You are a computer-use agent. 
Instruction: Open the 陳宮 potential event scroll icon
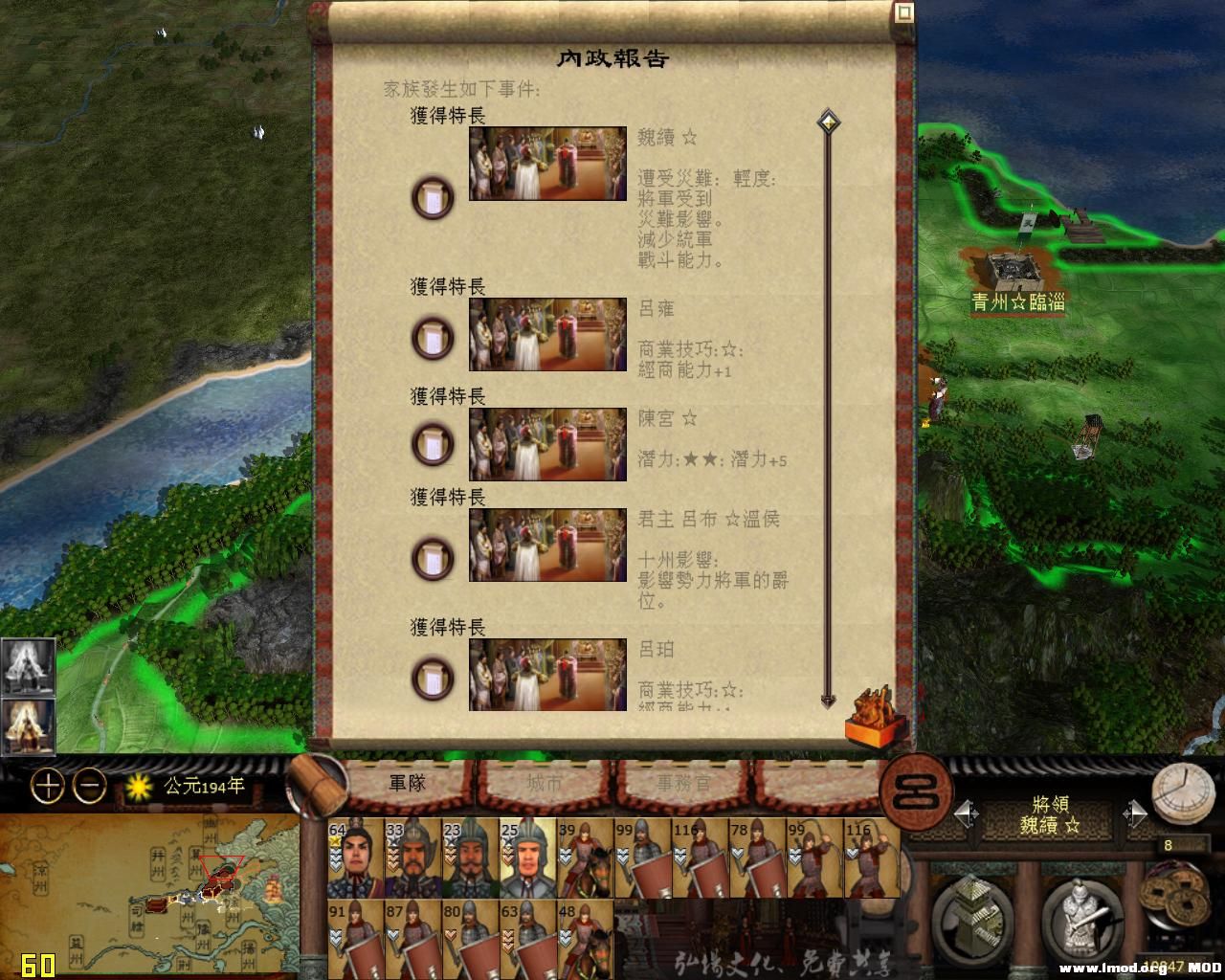coord(433,445)
